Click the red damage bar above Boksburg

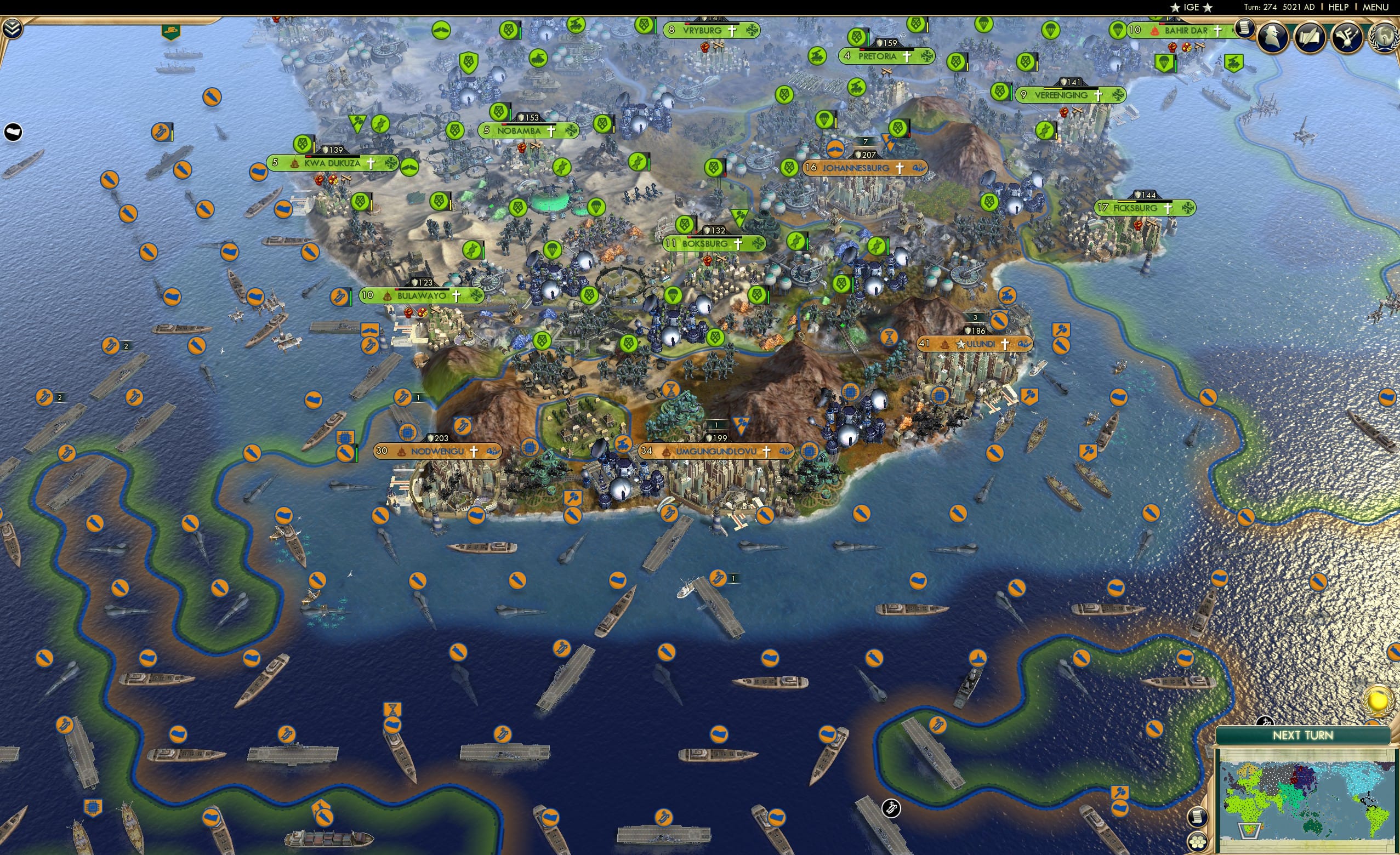690,237
